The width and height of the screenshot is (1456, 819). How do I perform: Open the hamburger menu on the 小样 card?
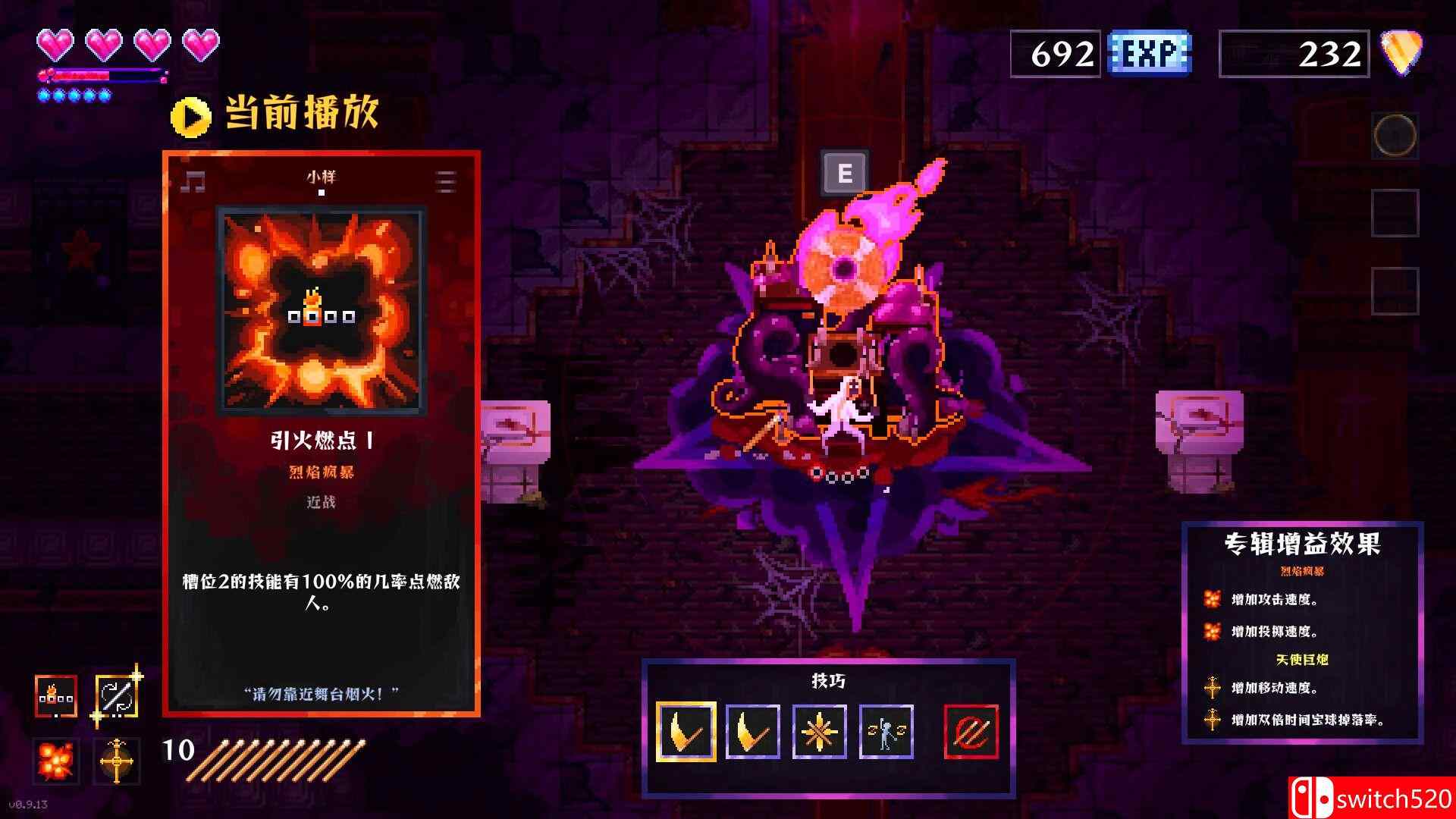(447, 180)
